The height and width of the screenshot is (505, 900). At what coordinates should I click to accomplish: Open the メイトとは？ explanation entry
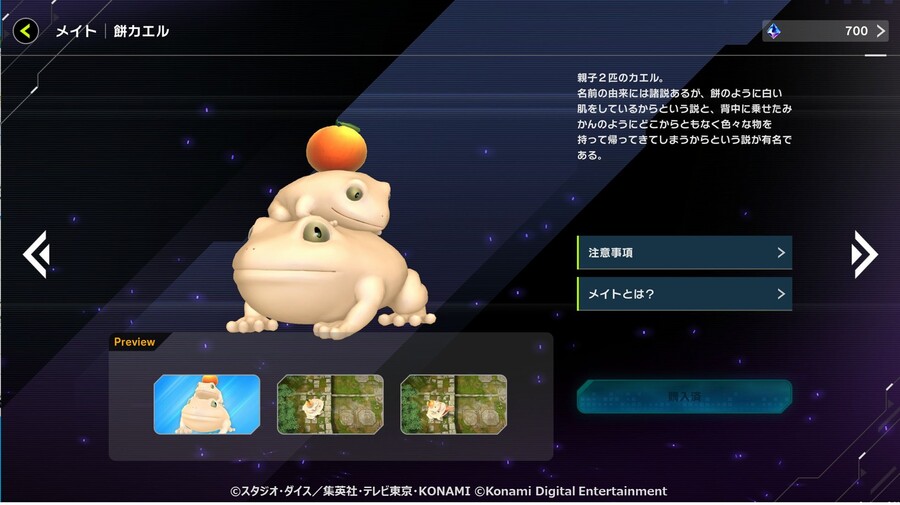coord(684,294)
